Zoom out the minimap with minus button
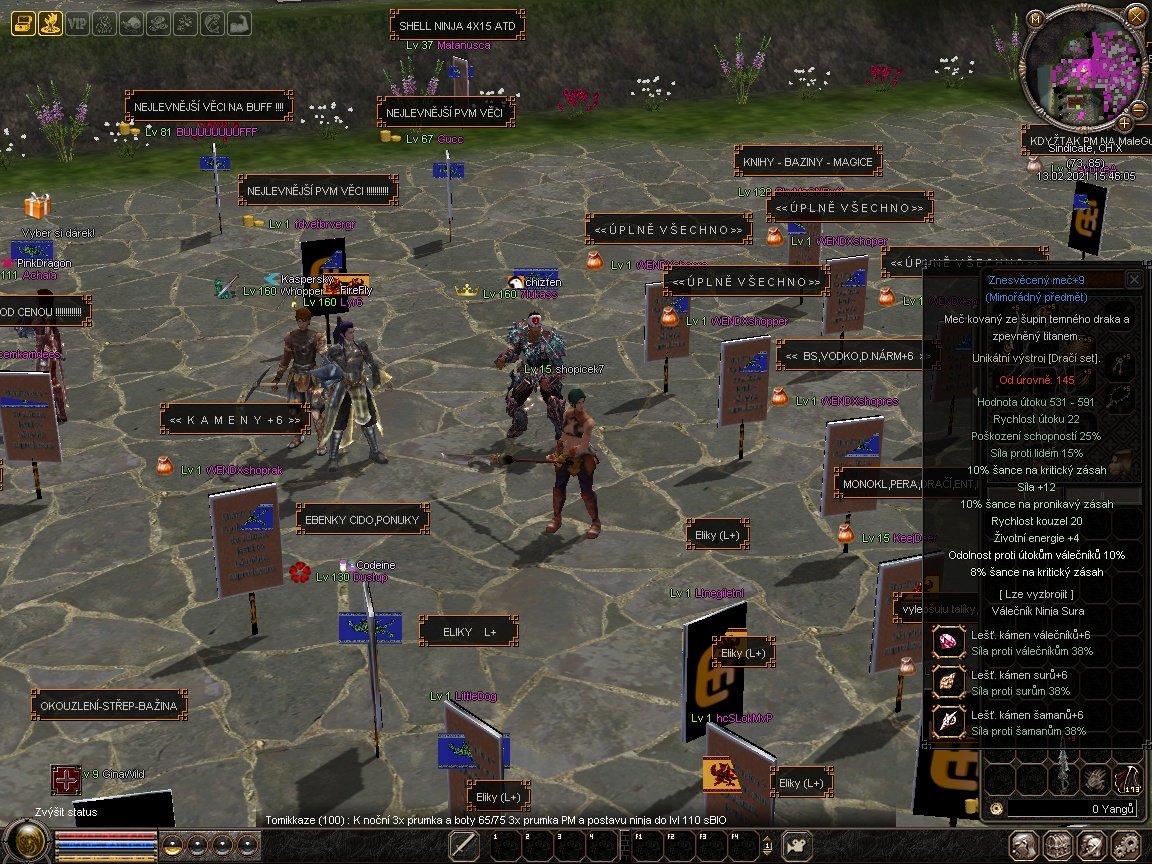 1138,108
